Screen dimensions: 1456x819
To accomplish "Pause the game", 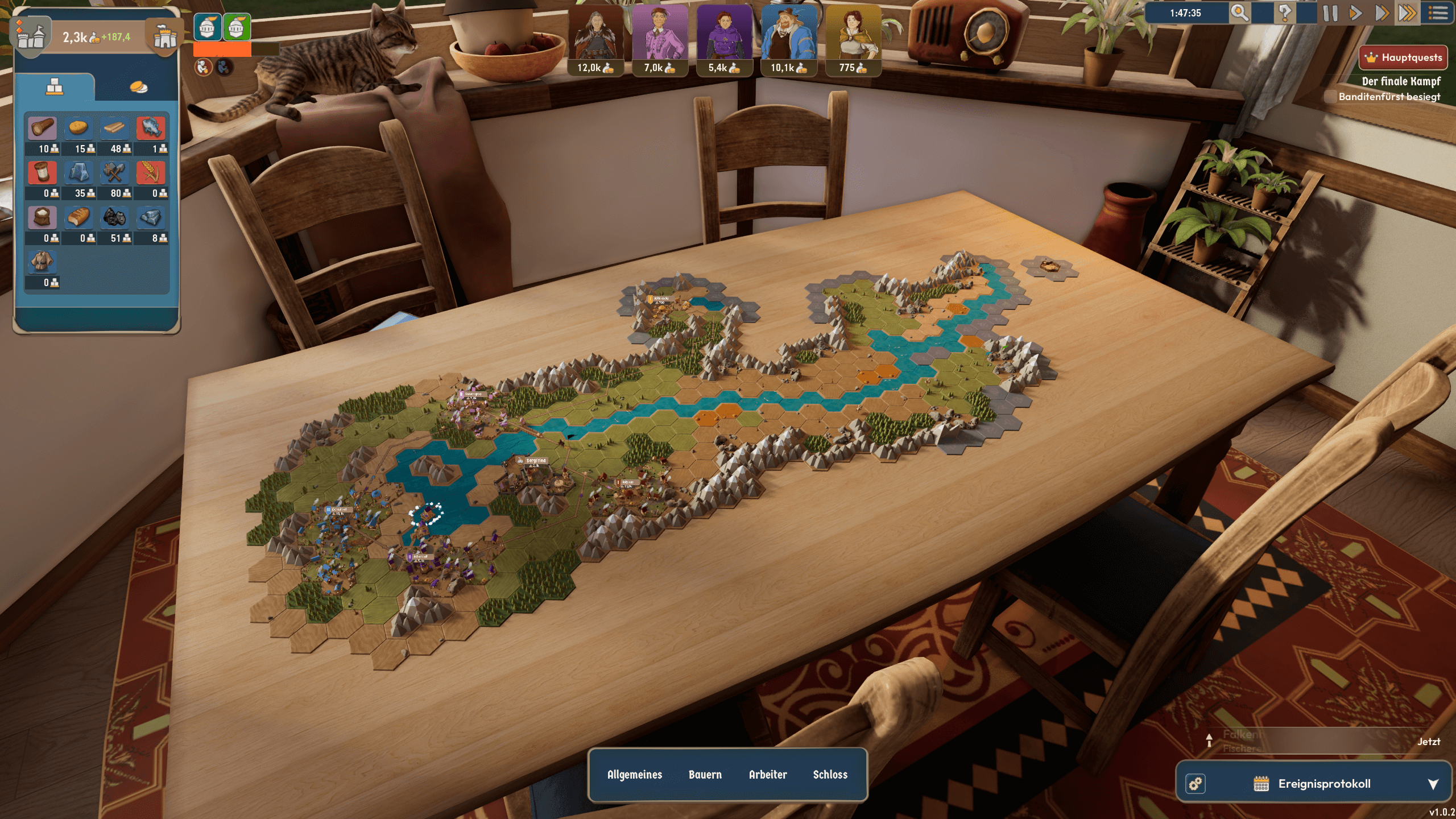I will 1330,13.
